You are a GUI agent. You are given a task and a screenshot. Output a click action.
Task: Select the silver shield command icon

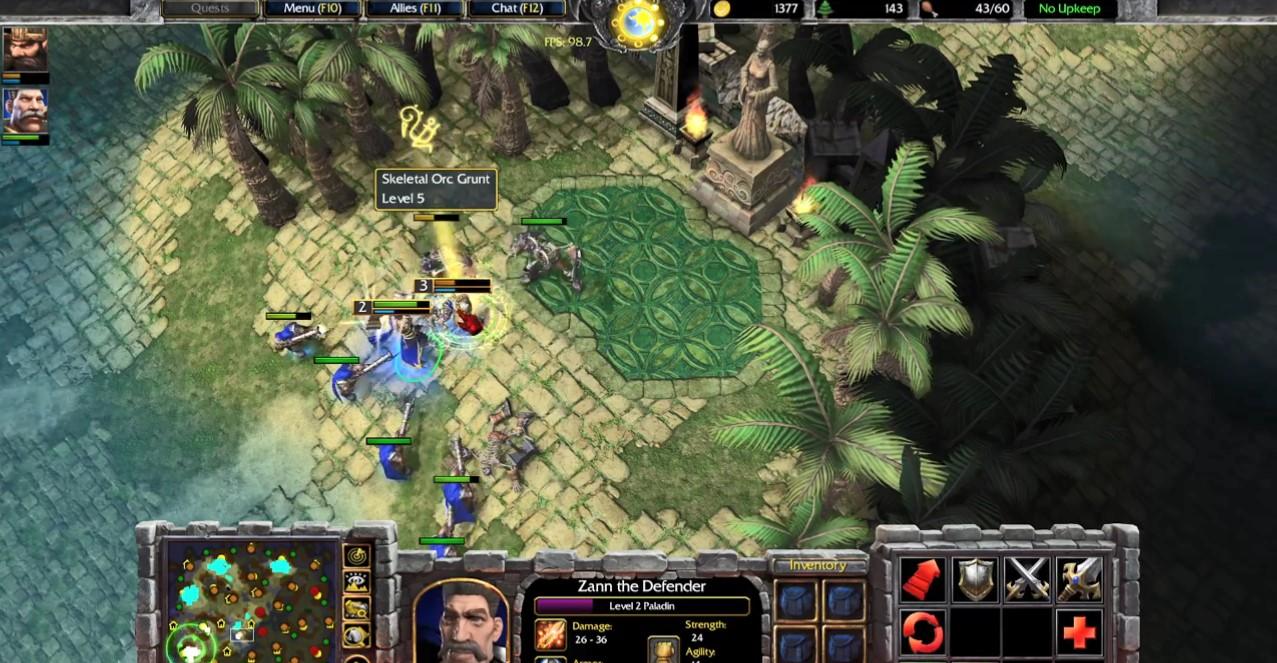click(974, 580)
